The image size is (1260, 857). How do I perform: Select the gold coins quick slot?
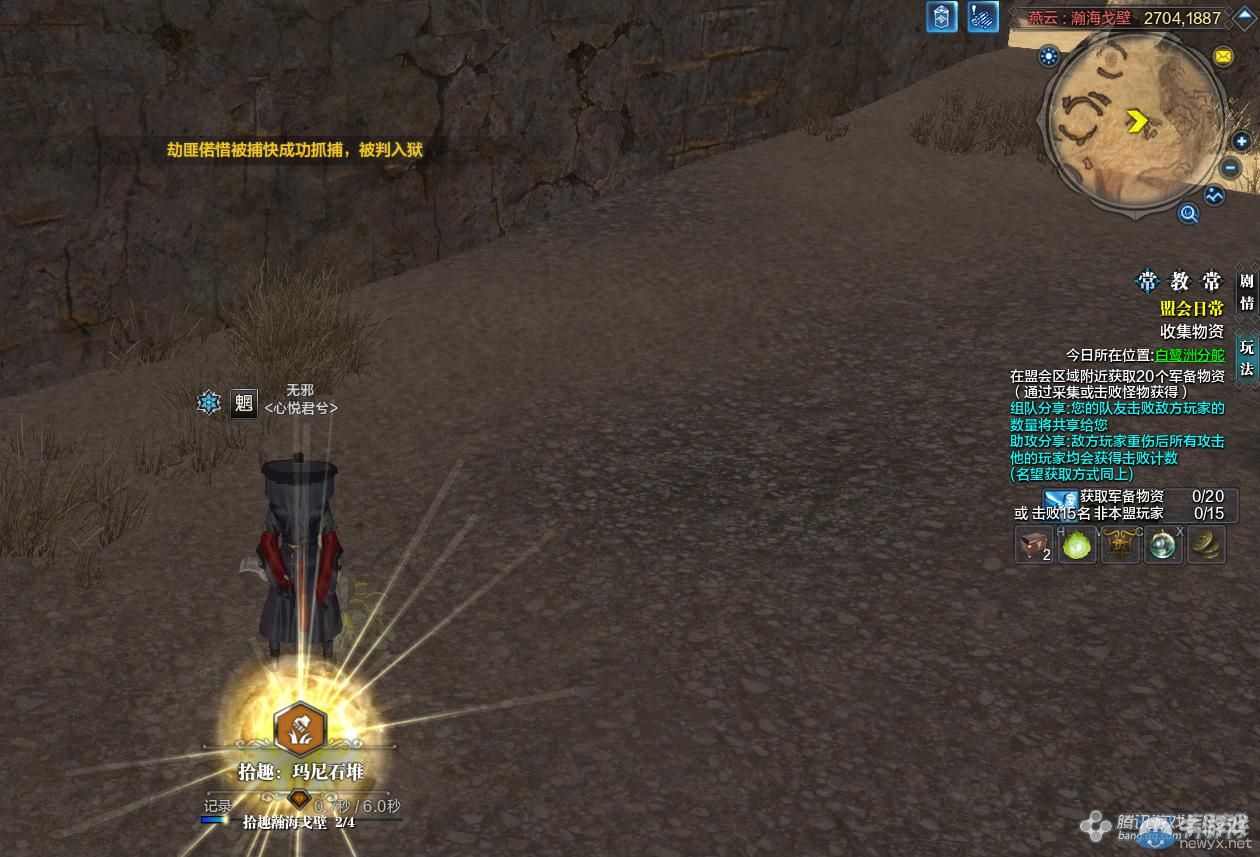[1206, 545]
